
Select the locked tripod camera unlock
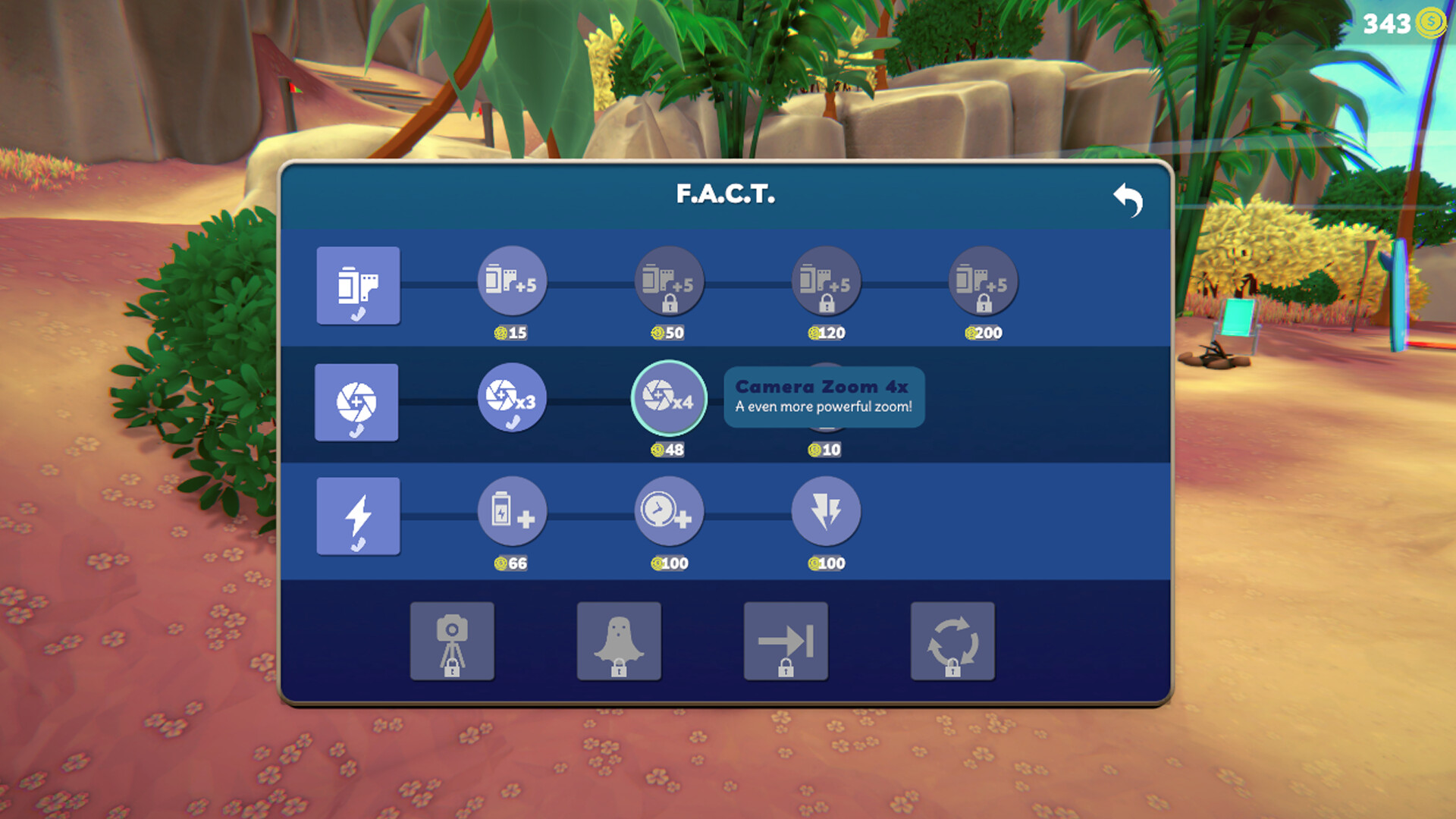click(x=452, y=641)
